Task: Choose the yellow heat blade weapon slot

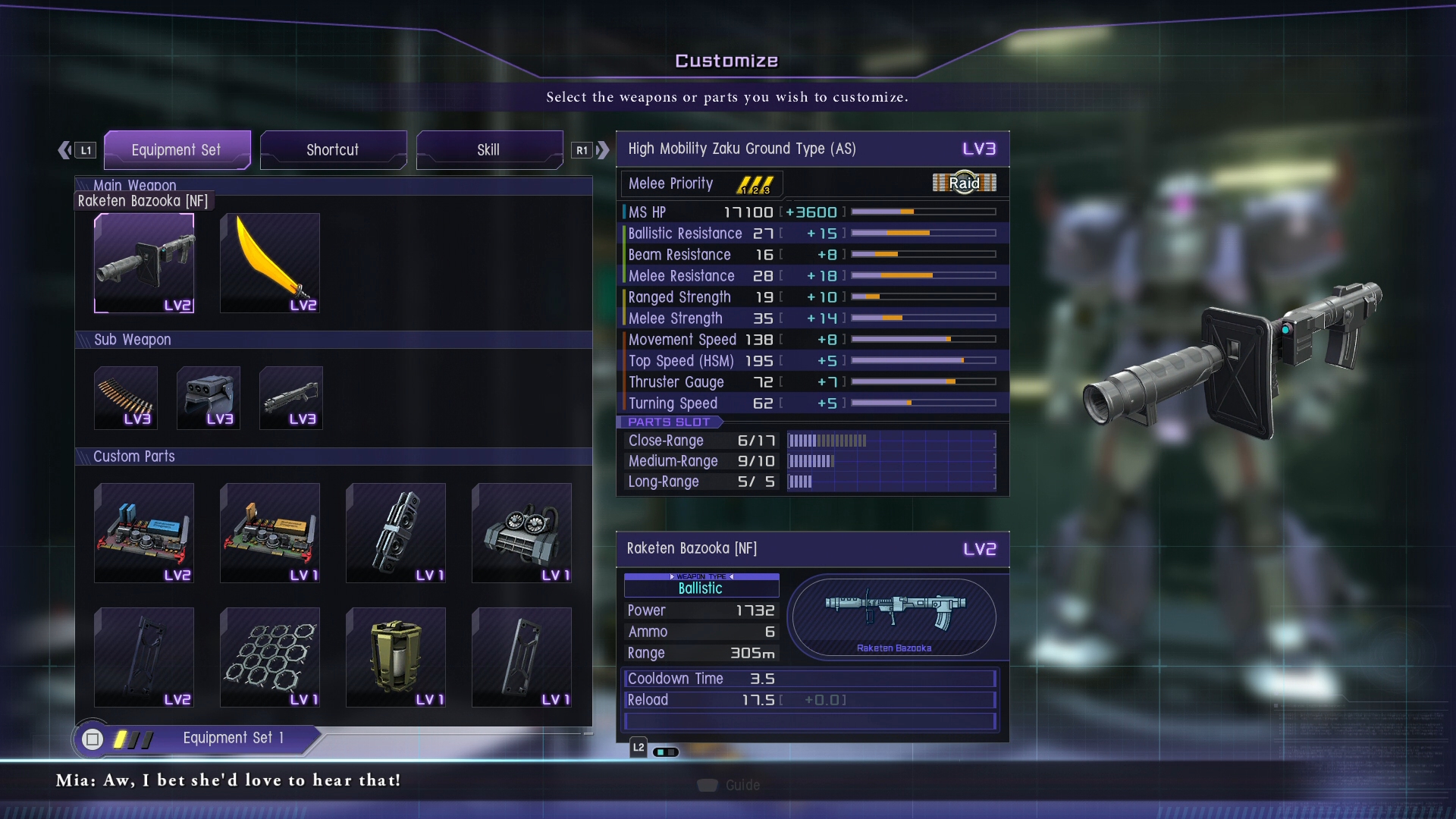Action: click(270, 263)
